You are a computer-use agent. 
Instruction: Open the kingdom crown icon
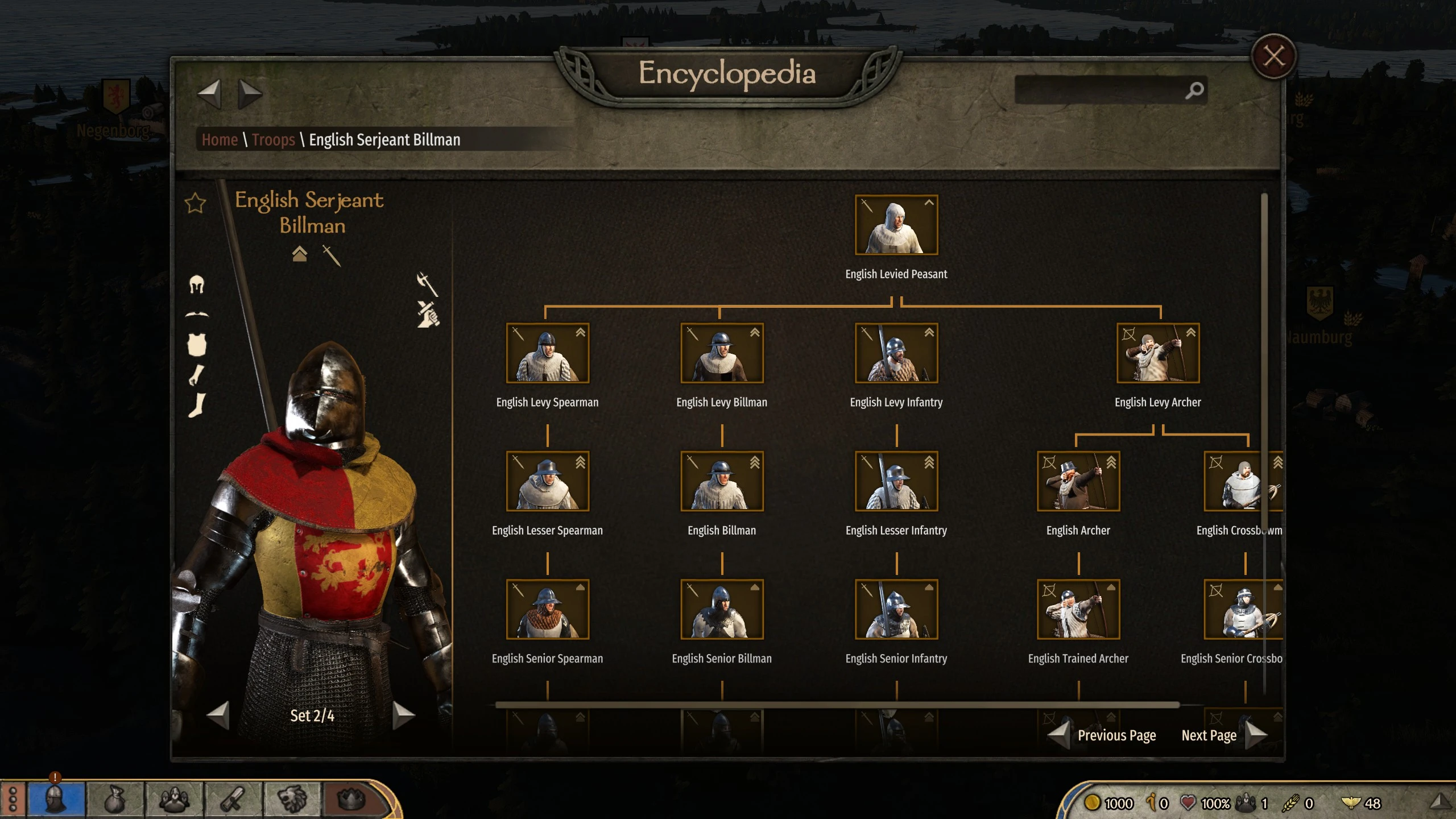click(x=351, y=800)
